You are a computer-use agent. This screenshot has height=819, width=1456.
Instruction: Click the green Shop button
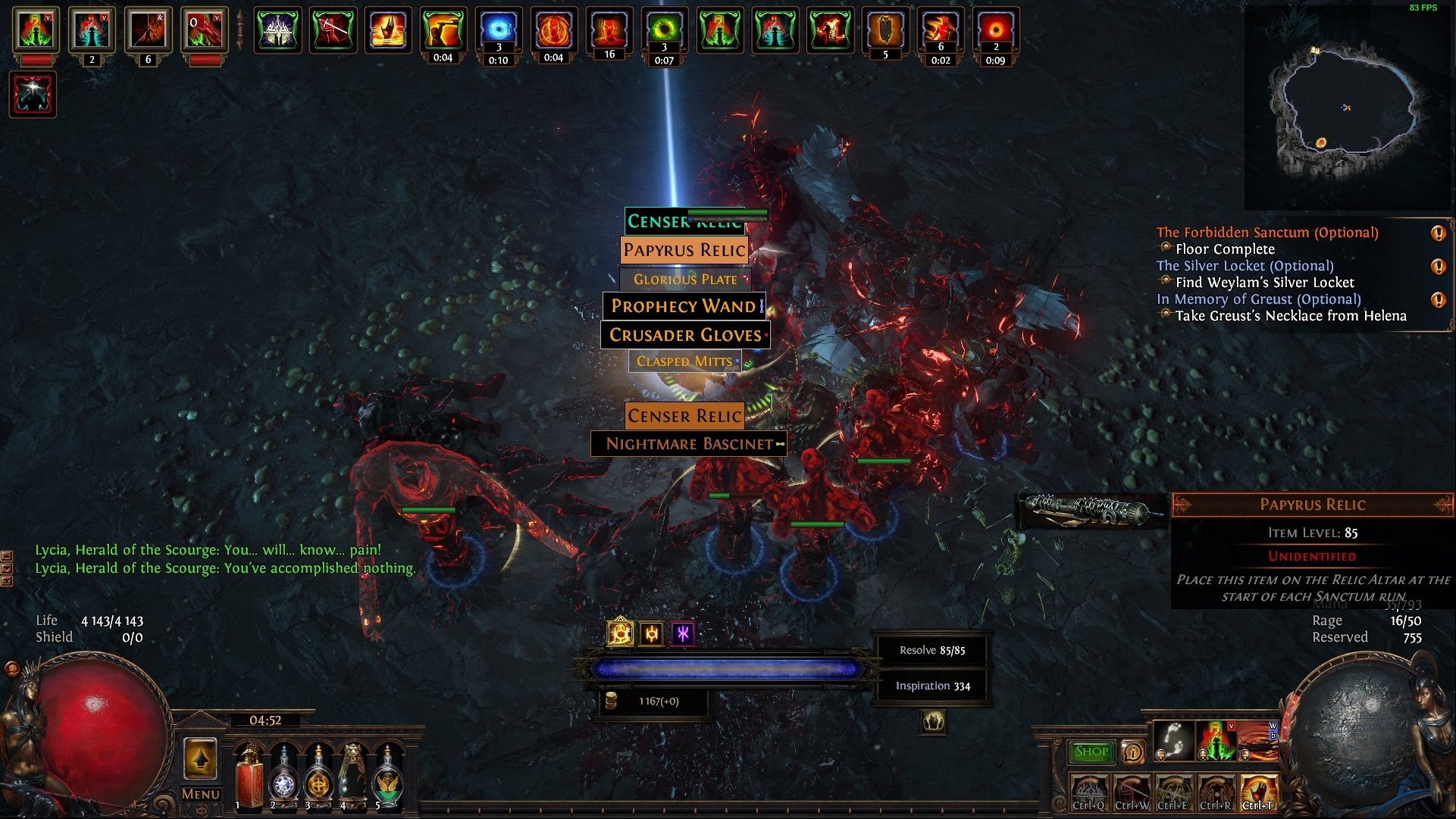pos(1091,752)
